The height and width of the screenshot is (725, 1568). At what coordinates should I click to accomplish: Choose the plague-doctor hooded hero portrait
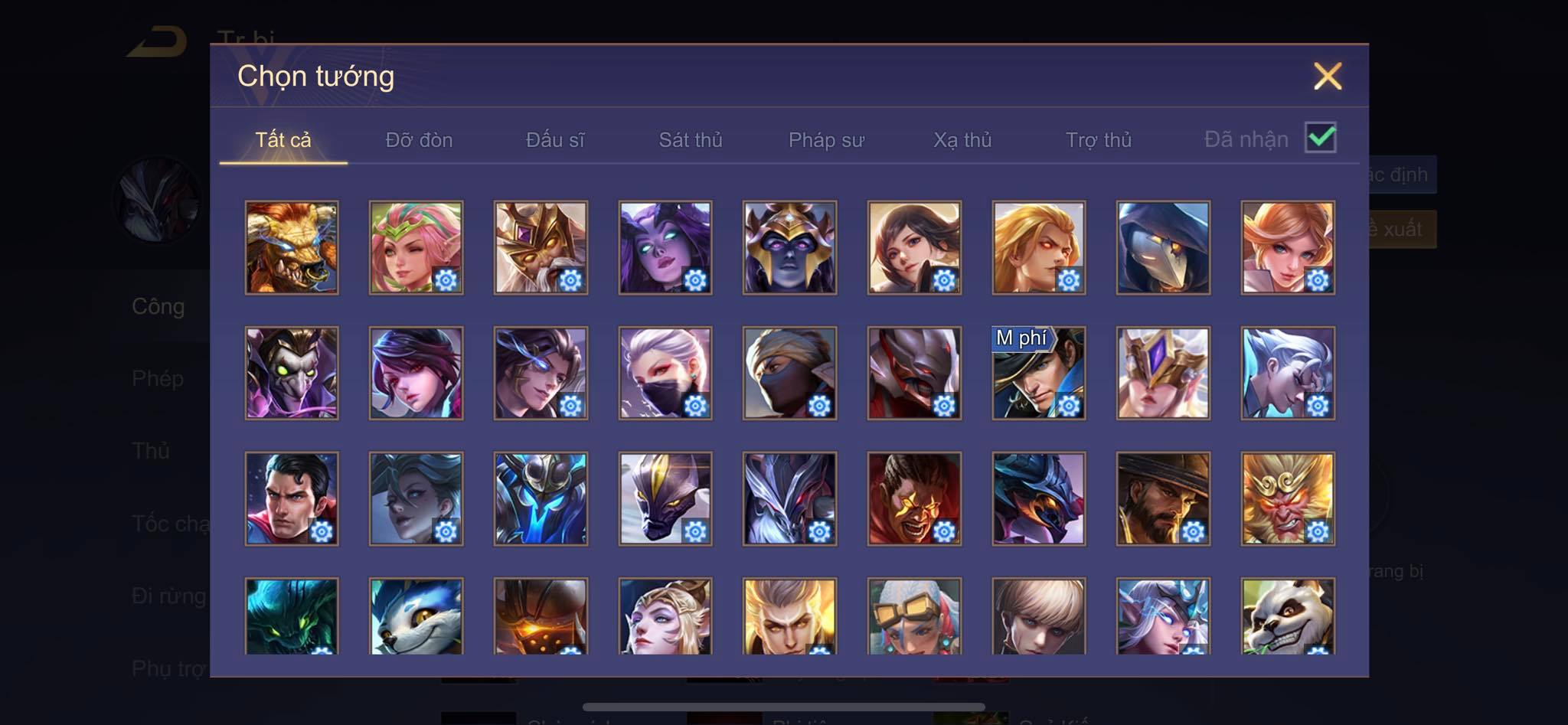1163,247
